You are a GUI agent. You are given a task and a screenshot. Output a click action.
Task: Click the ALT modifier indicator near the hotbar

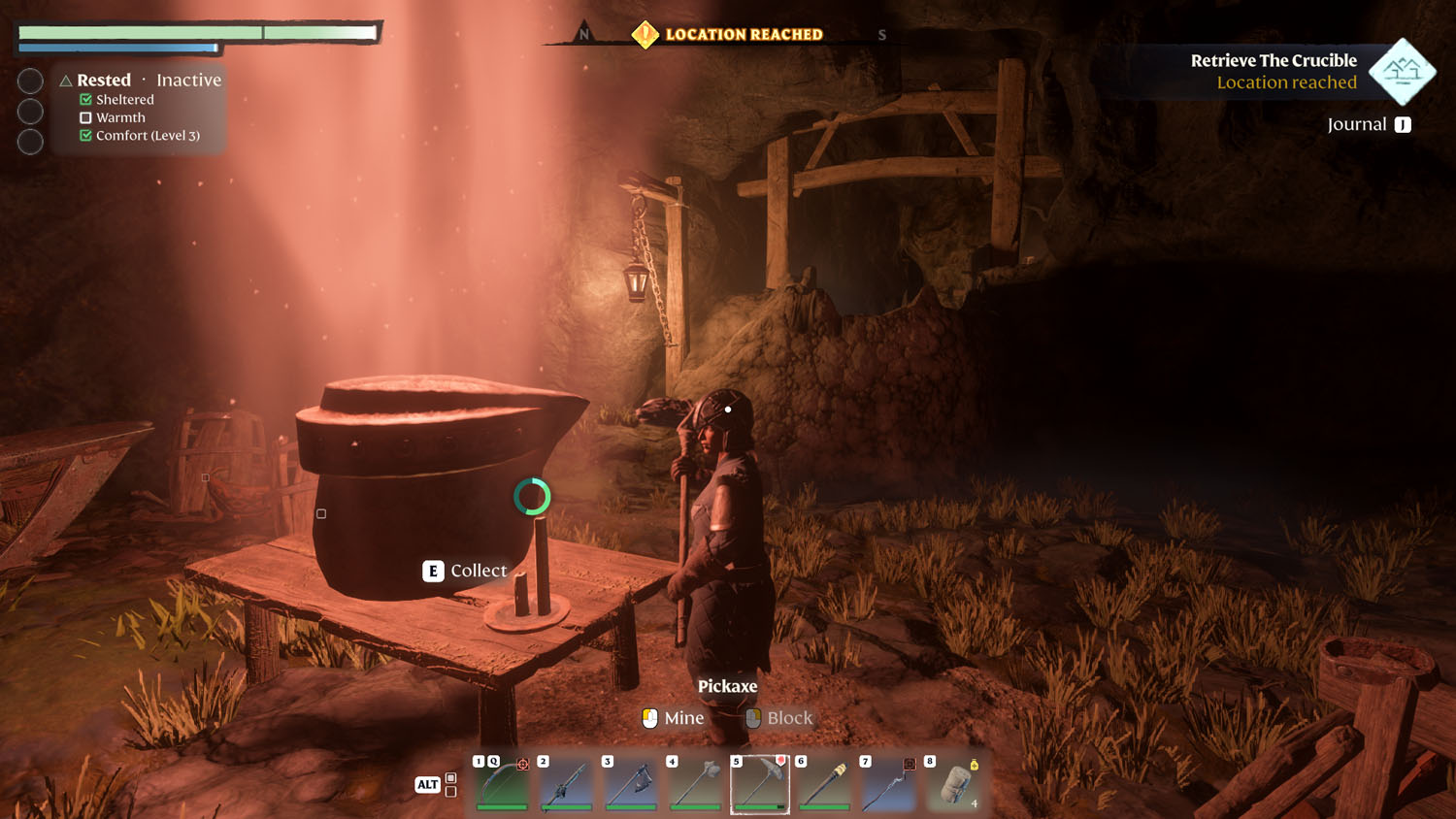point(427,784)
